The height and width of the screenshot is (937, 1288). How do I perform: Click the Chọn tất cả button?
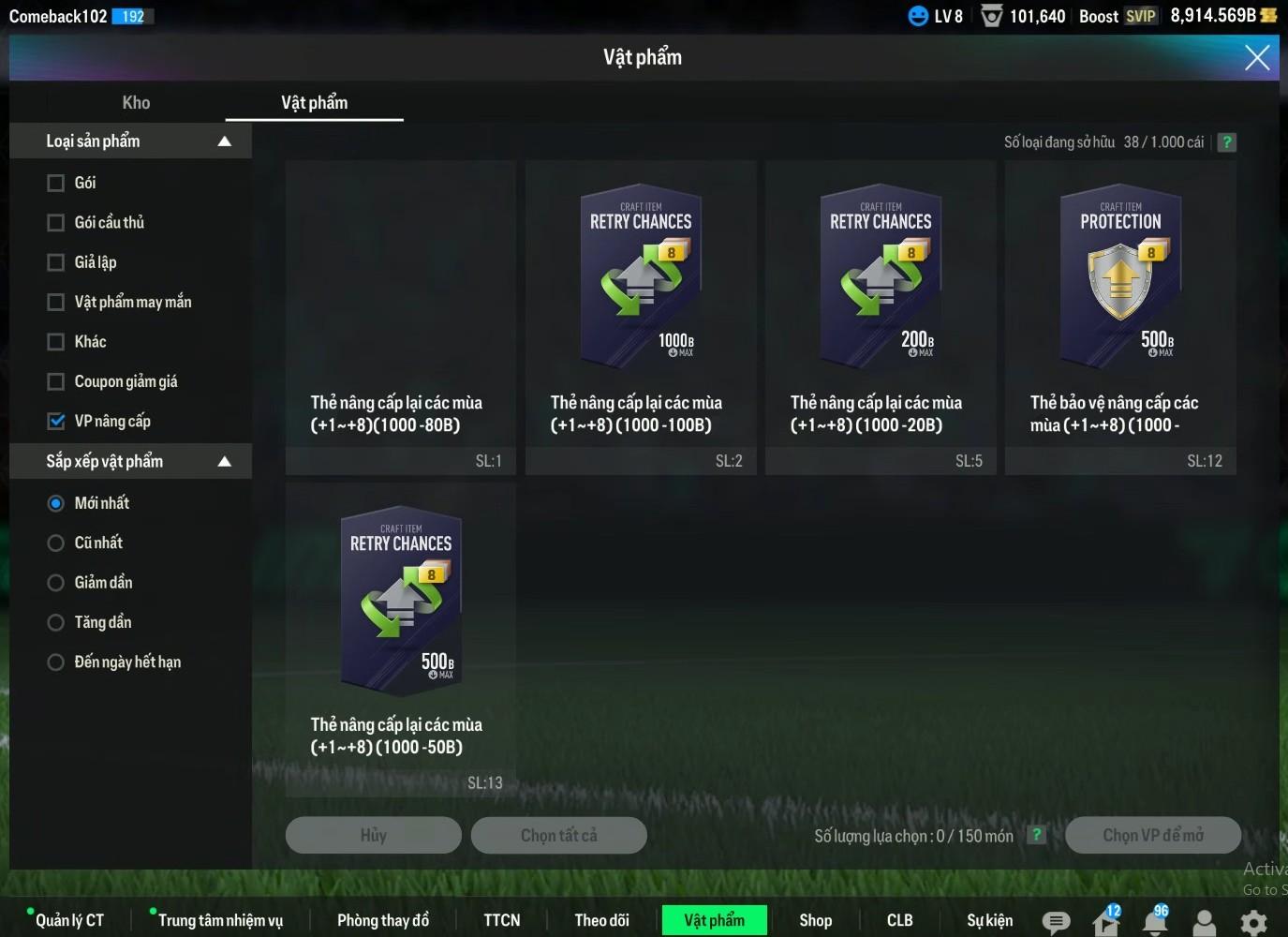558,835
